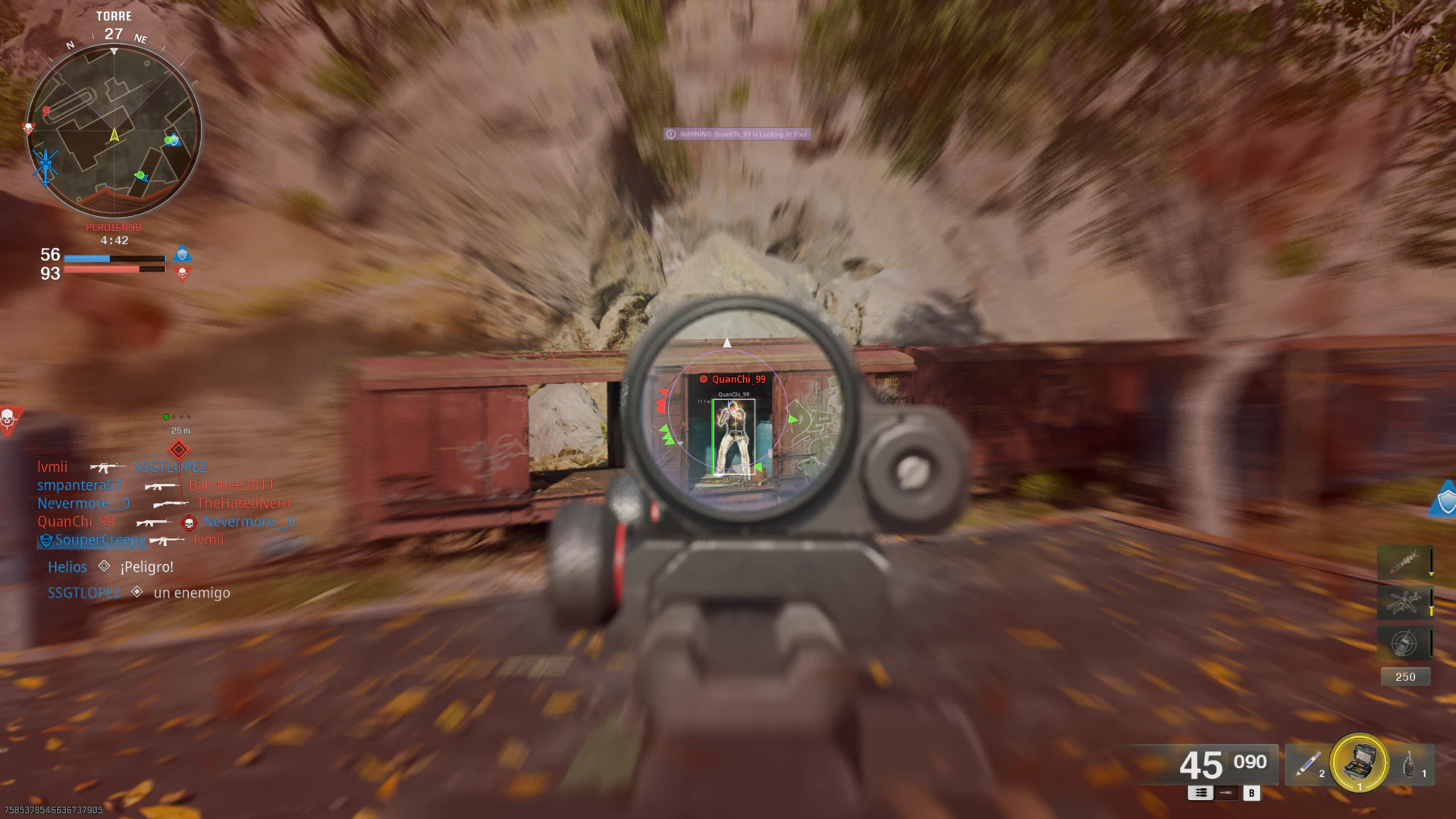Image resolution: width=1456 pixels, height=819 pixels.
Task: Click the red skull badge under enemy score
Action: [x=181, y=275]
